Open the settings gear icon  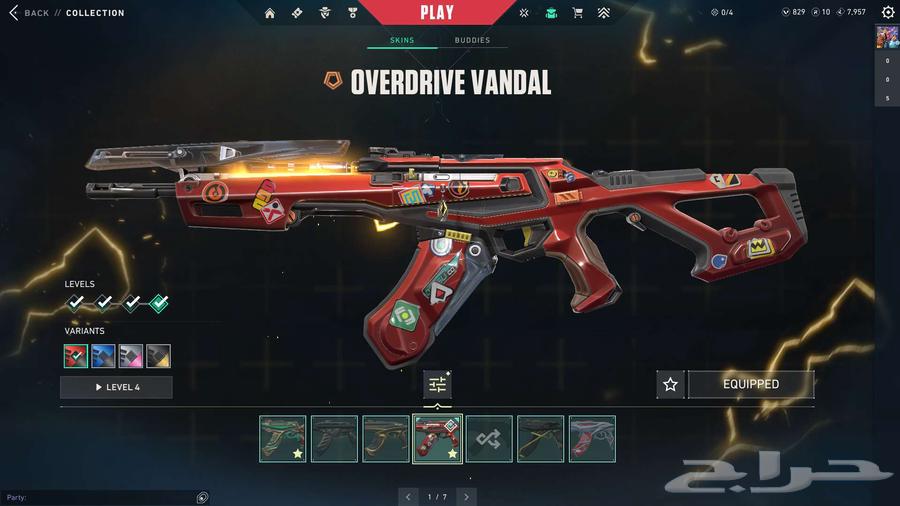pos(888,13)
